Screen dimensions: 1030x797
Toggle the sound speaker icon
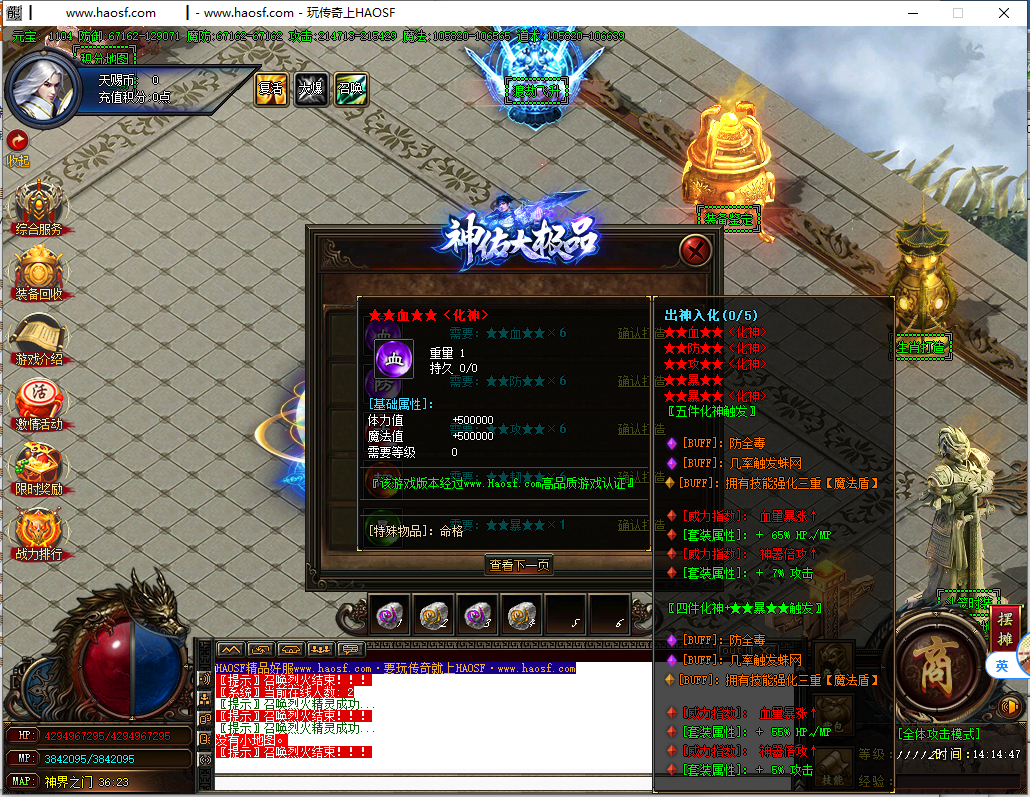1007,707
